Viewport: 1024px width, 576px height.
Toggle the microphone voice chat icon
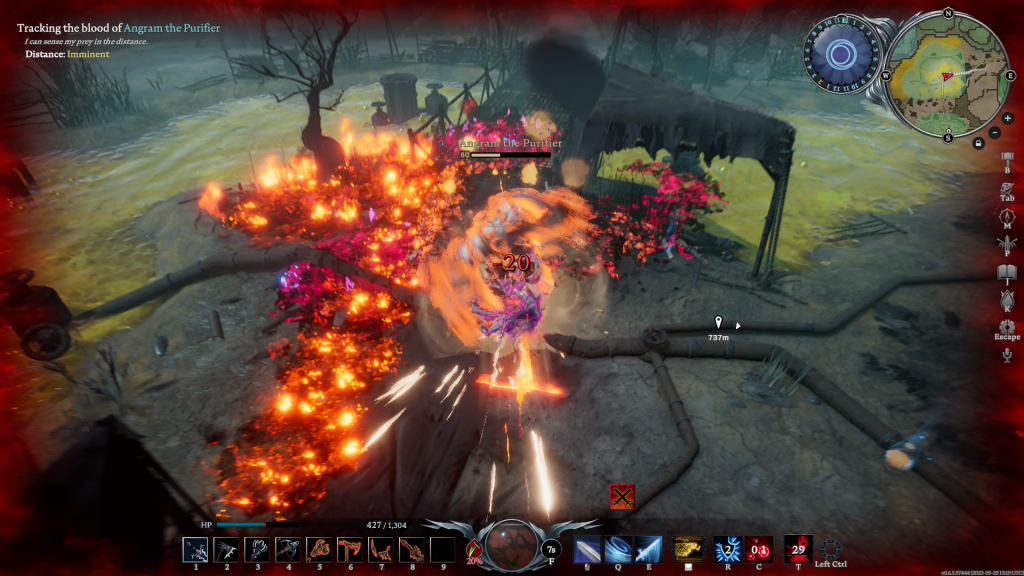point(1007,354)
